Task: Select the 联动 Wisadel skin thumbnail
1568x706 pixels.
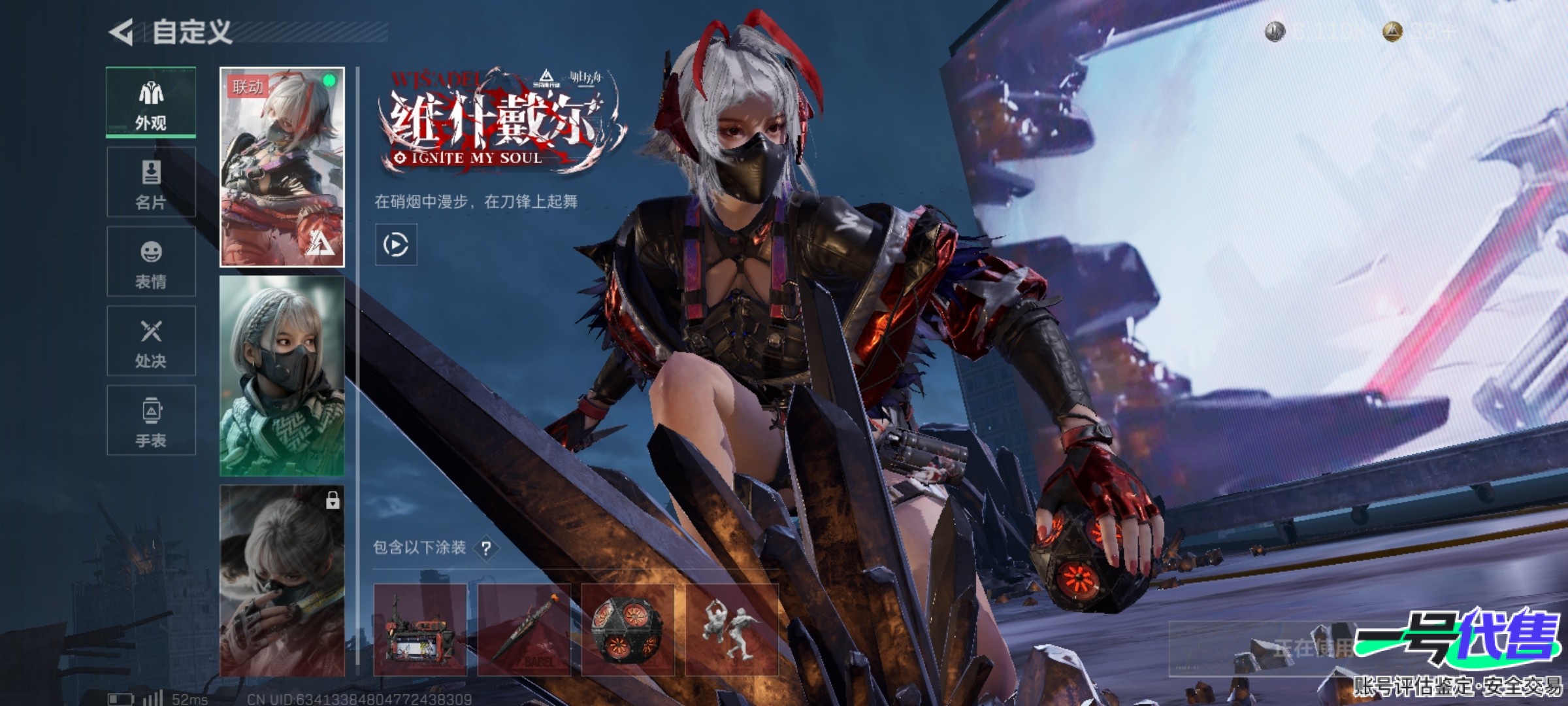Action: (282, 167)
